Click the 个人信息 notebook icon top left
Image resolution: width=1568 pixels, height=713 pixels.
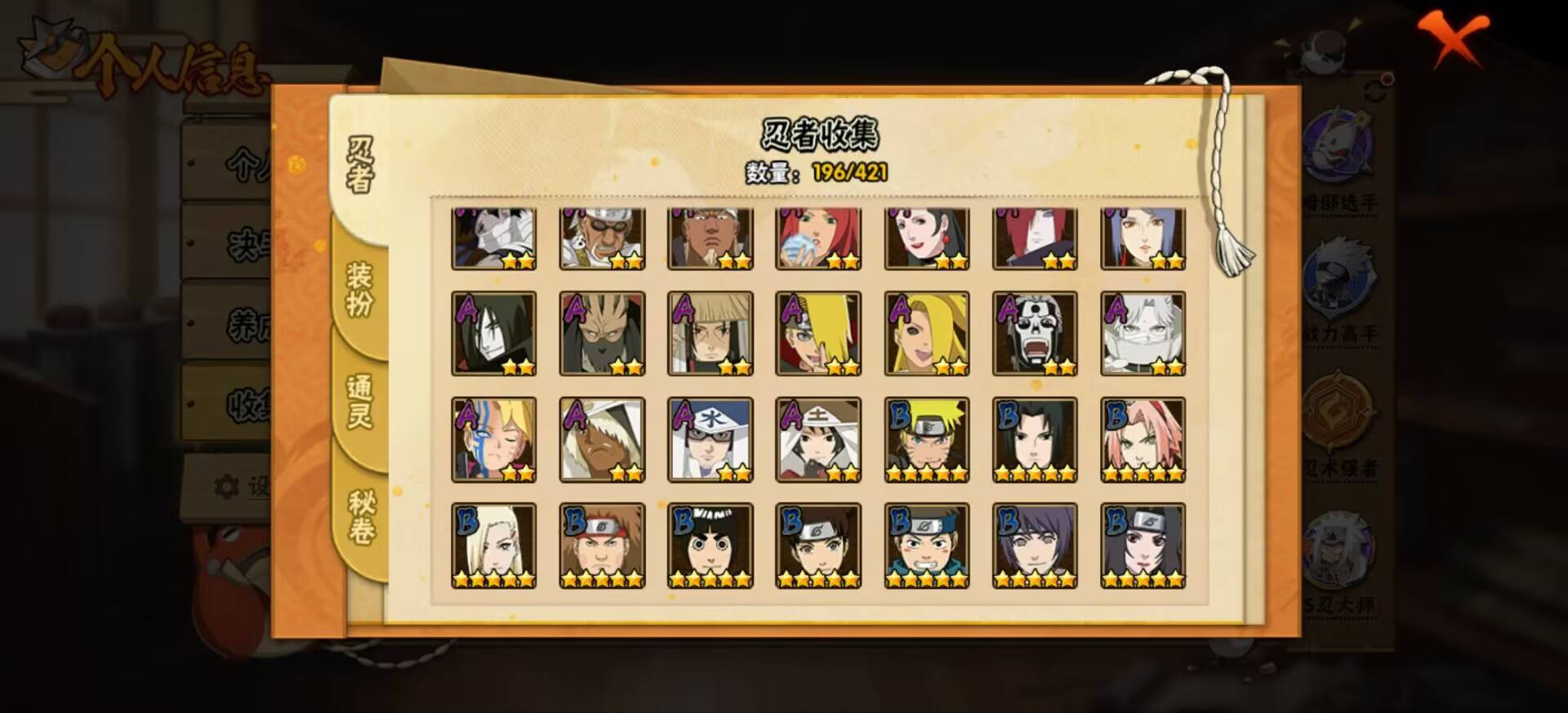coord(51,45)
